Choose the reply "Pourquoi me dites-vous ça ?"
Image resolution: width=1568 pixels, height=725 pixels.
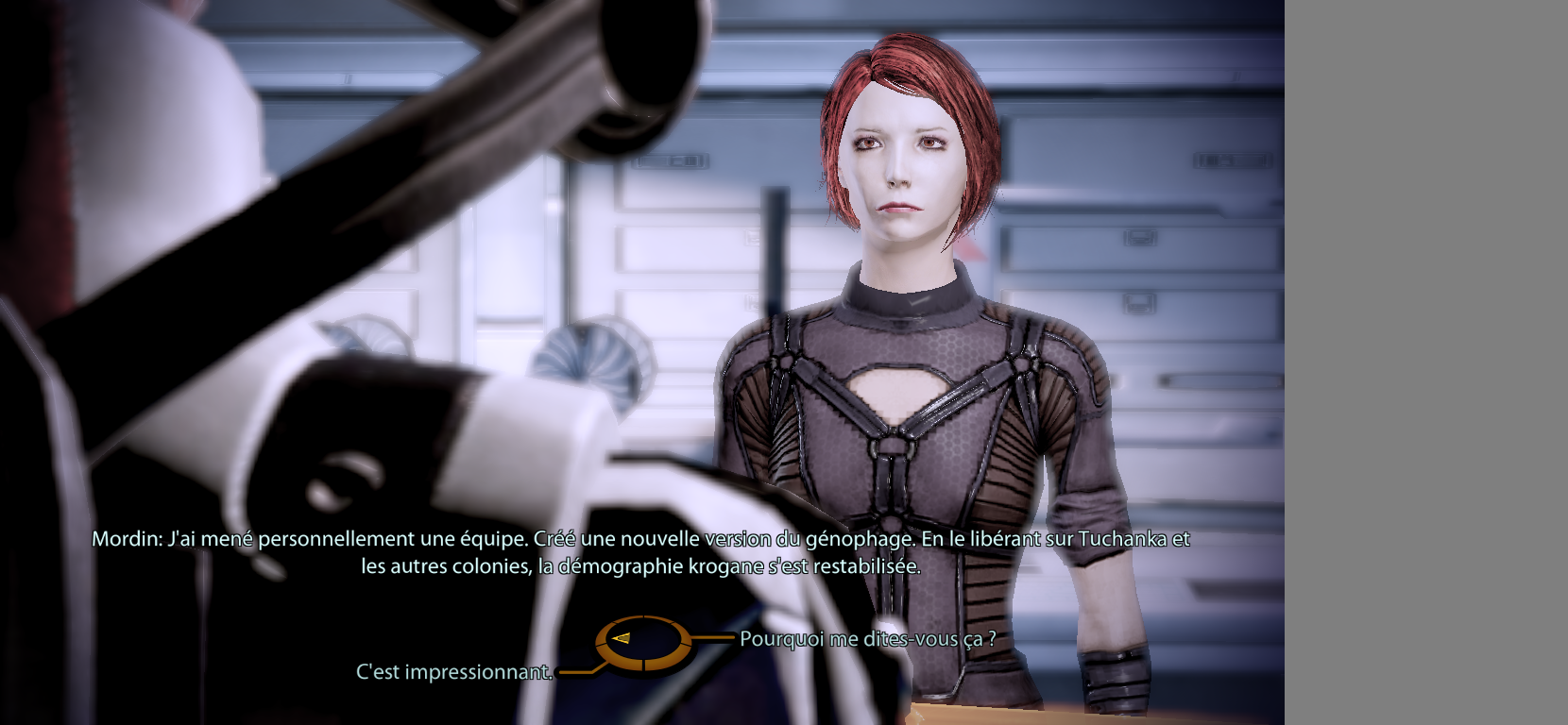[867, 639]
